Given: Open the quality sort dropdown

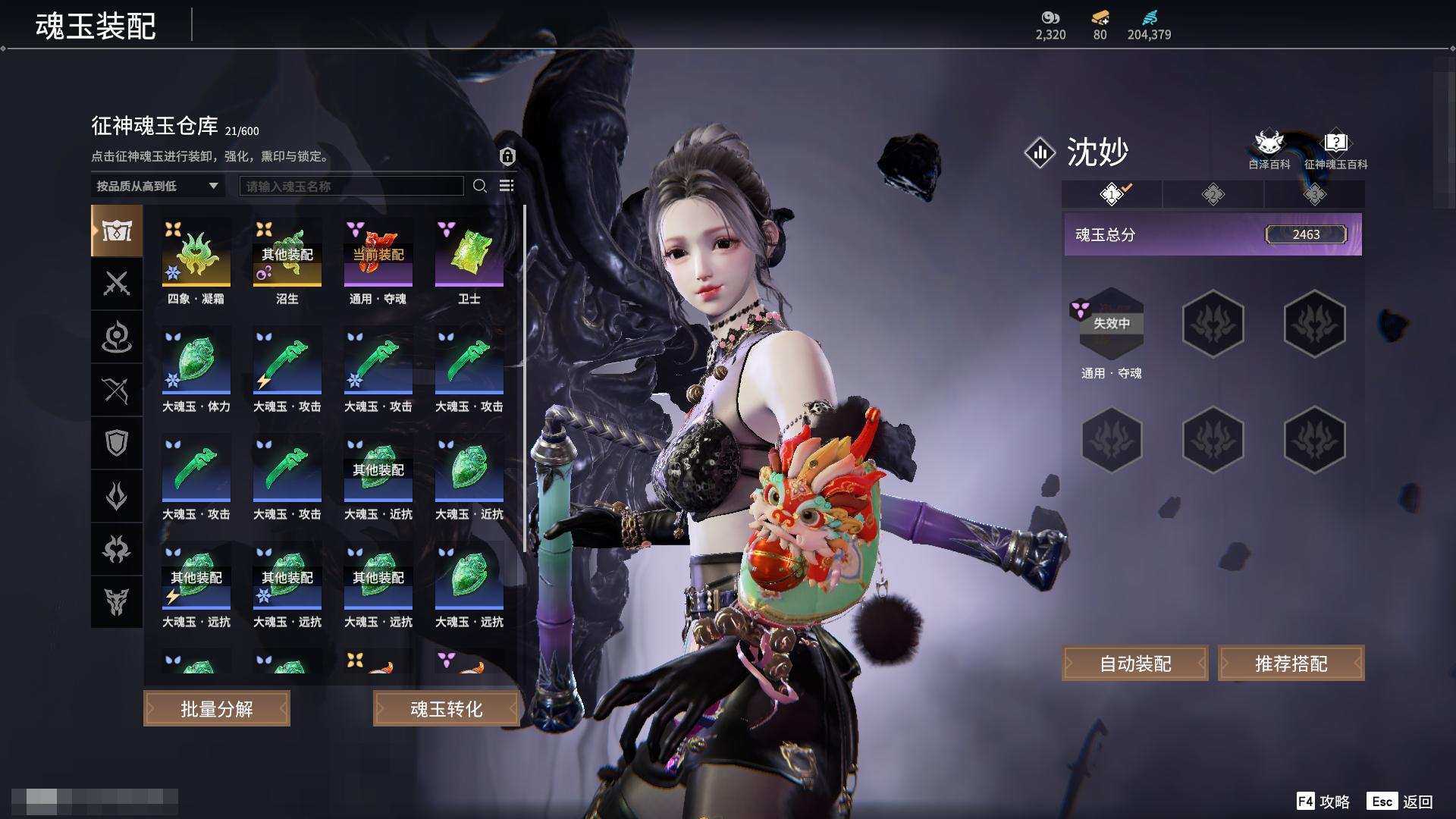Looking at the screenshot, I should [157, 186].
